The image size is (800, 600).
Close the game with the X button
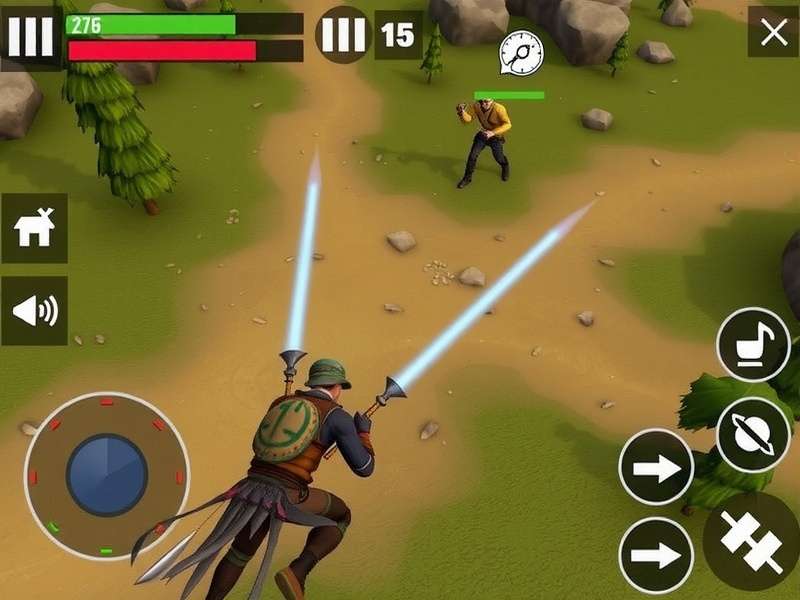(773, 33)
